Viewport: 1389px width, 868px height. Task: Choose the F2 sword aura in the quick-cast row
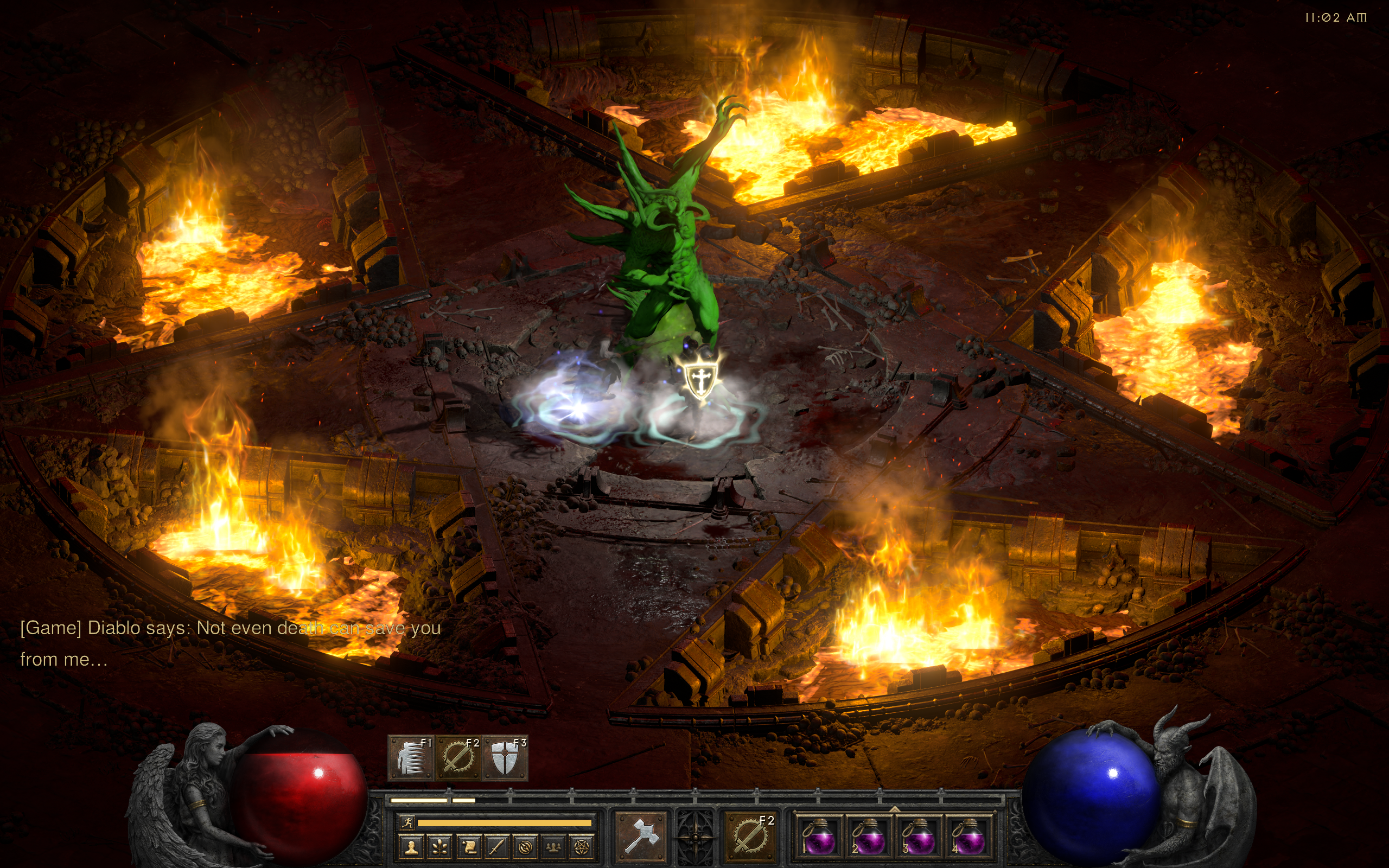[x=458, y=758]
